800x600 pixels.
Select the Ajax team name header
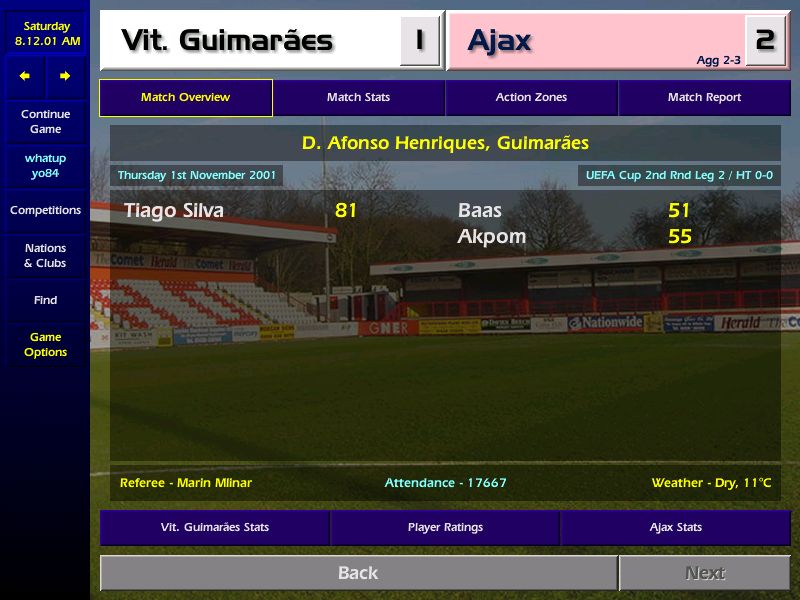point(500,41)
